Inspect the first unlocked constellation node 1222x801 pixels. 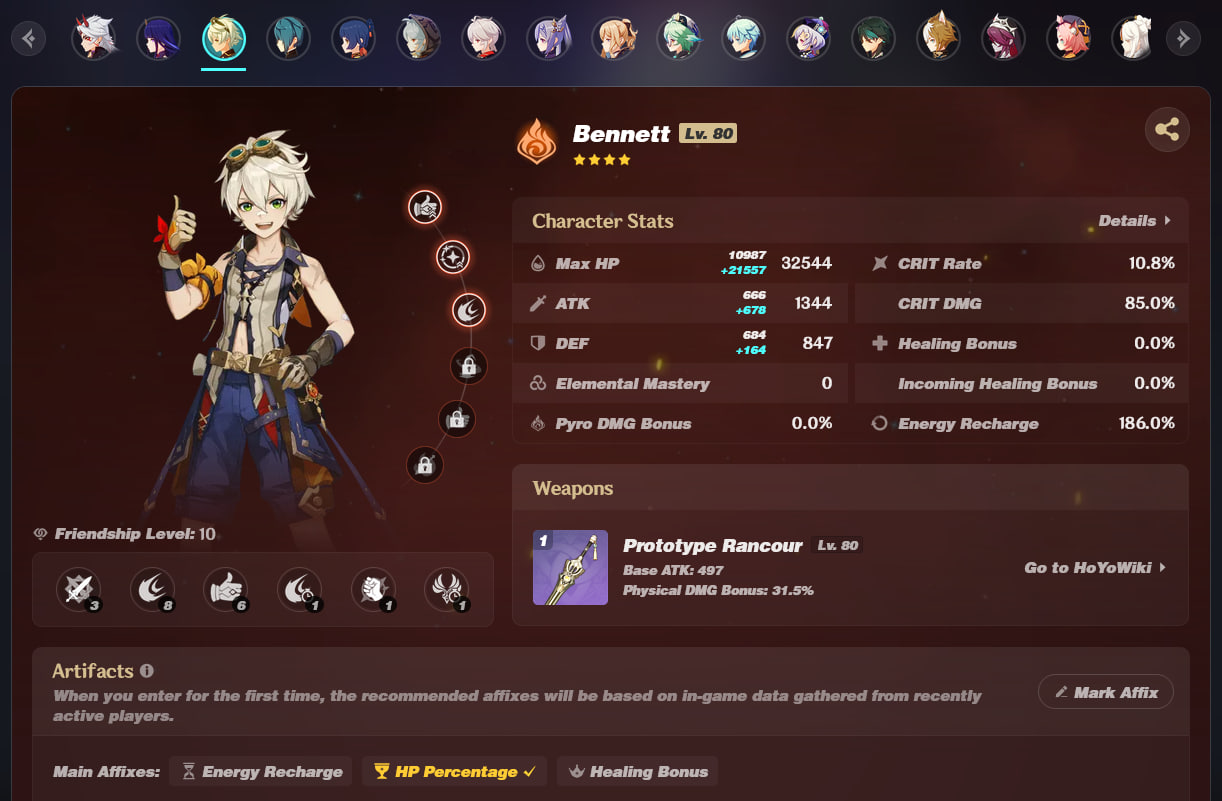point(425,207)
